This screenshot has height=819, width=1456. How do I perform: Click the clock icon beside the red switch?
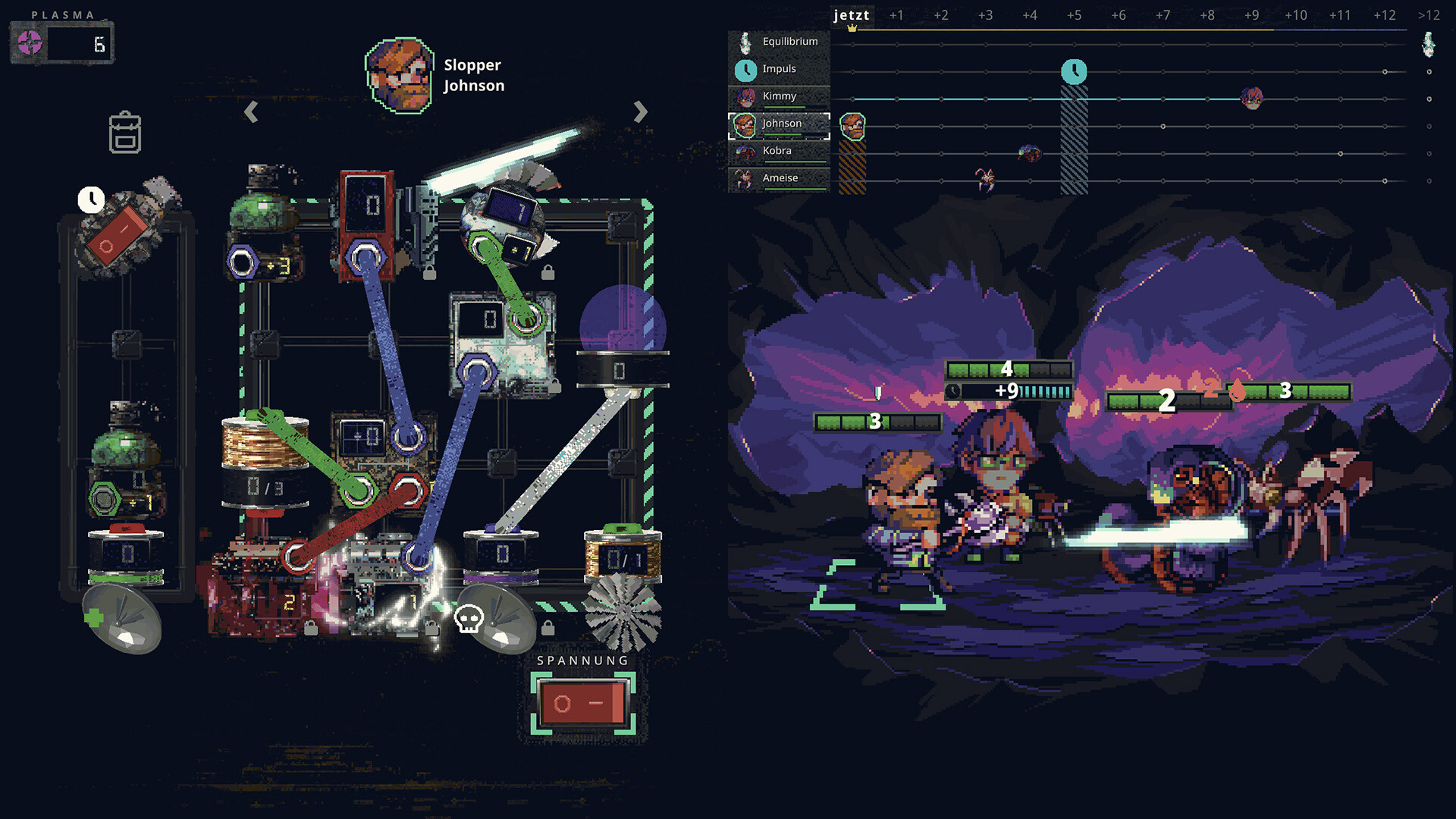pos(91,201)
